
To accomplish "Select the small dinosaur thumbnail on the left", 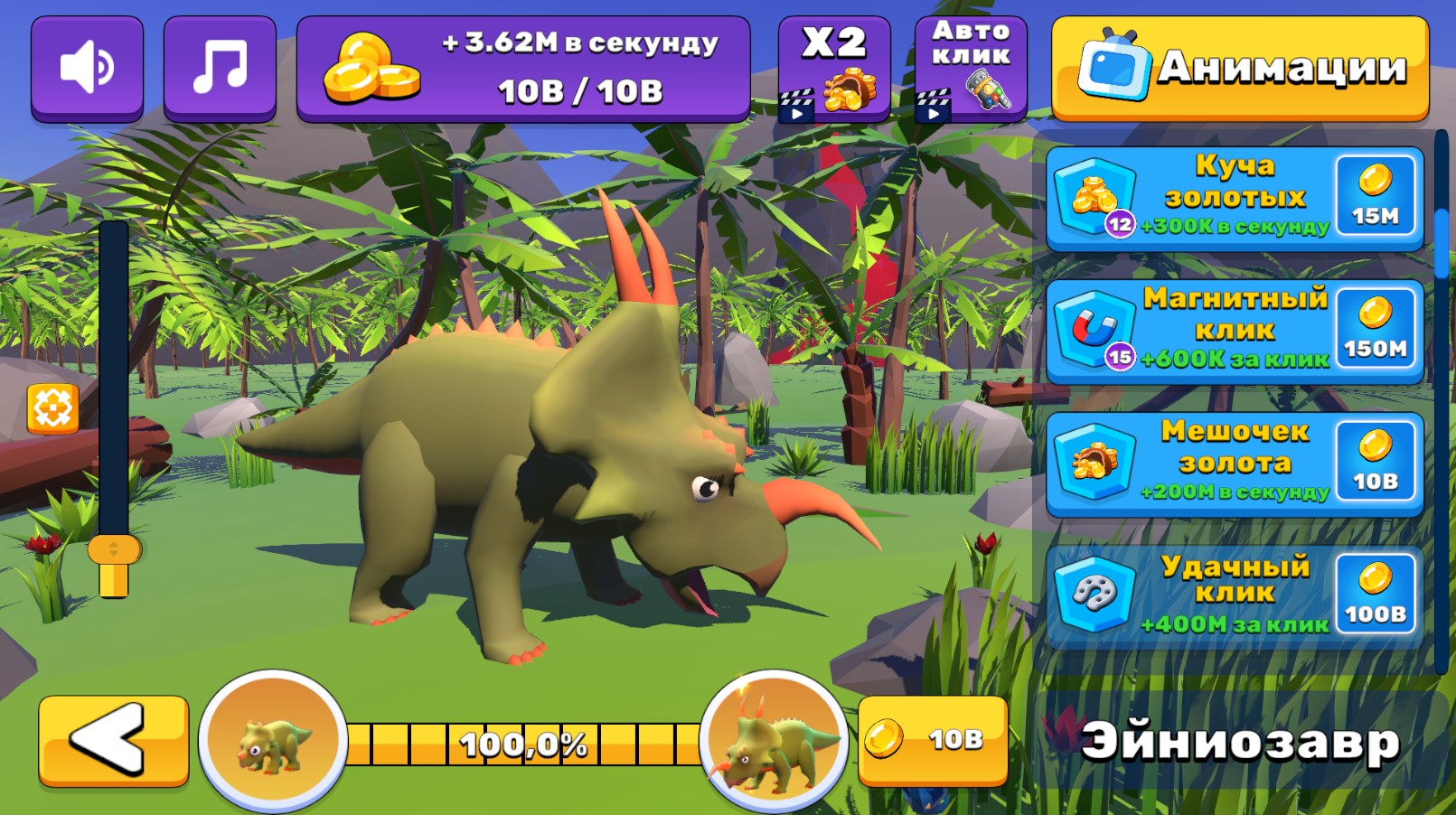I will 273,743.
